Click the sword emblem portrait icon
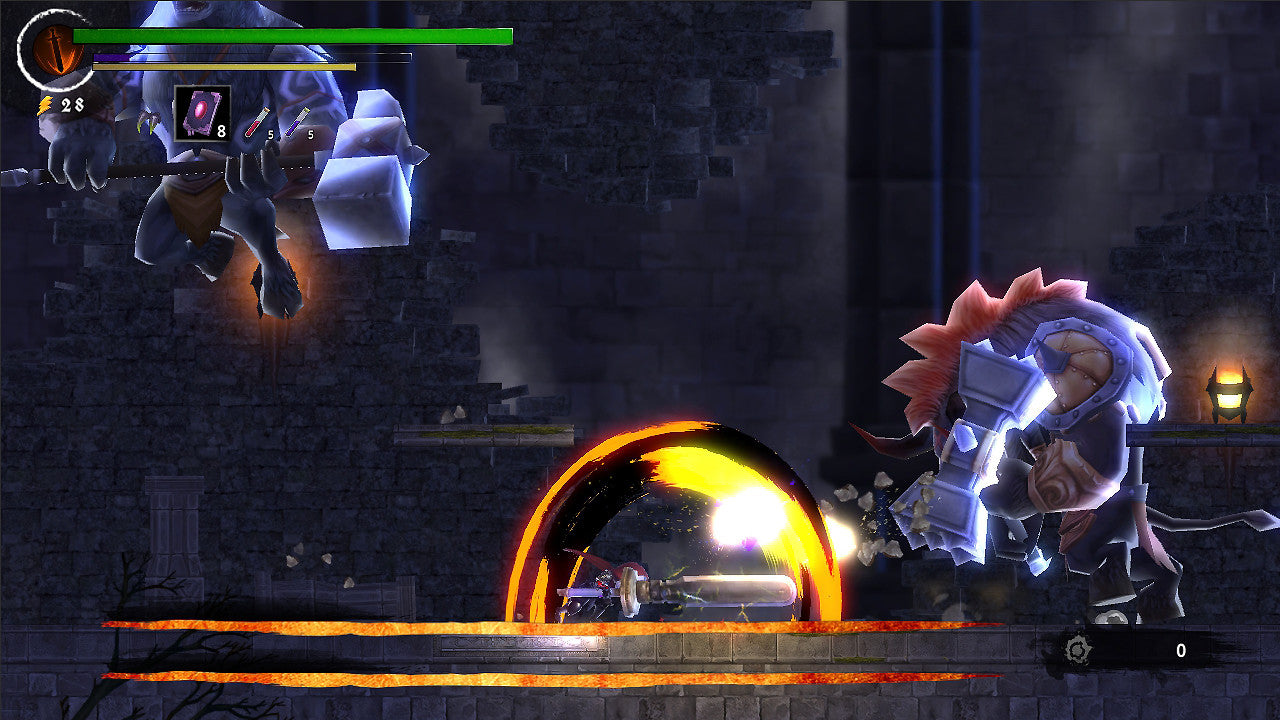The width and height of the screenshot is (1280, 720). pyautogui.click(x=55, y=50)
